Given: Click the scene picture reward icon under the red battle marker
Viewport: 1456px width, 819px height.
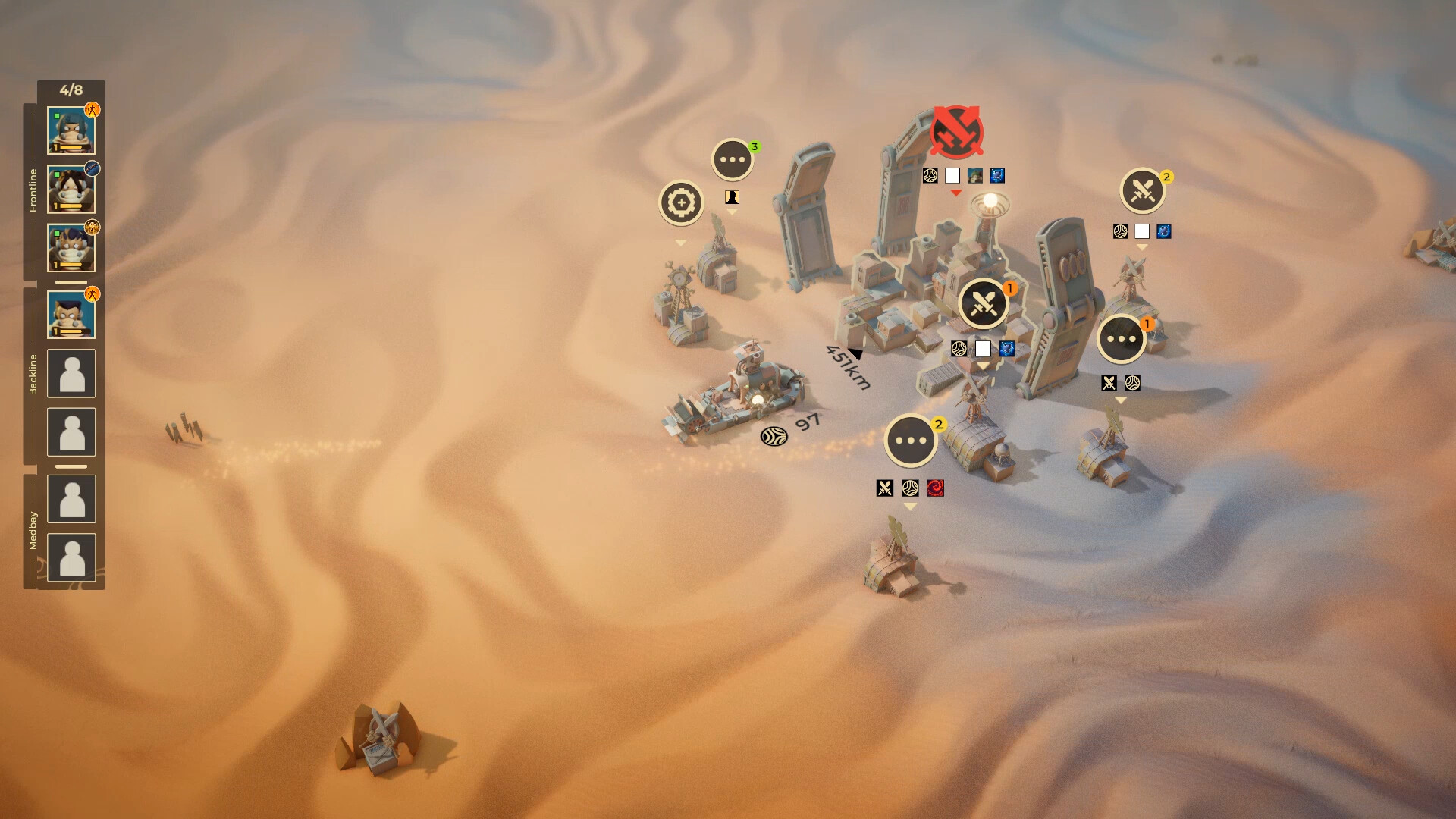Looking at the screenshot, I should pos(974,176).
